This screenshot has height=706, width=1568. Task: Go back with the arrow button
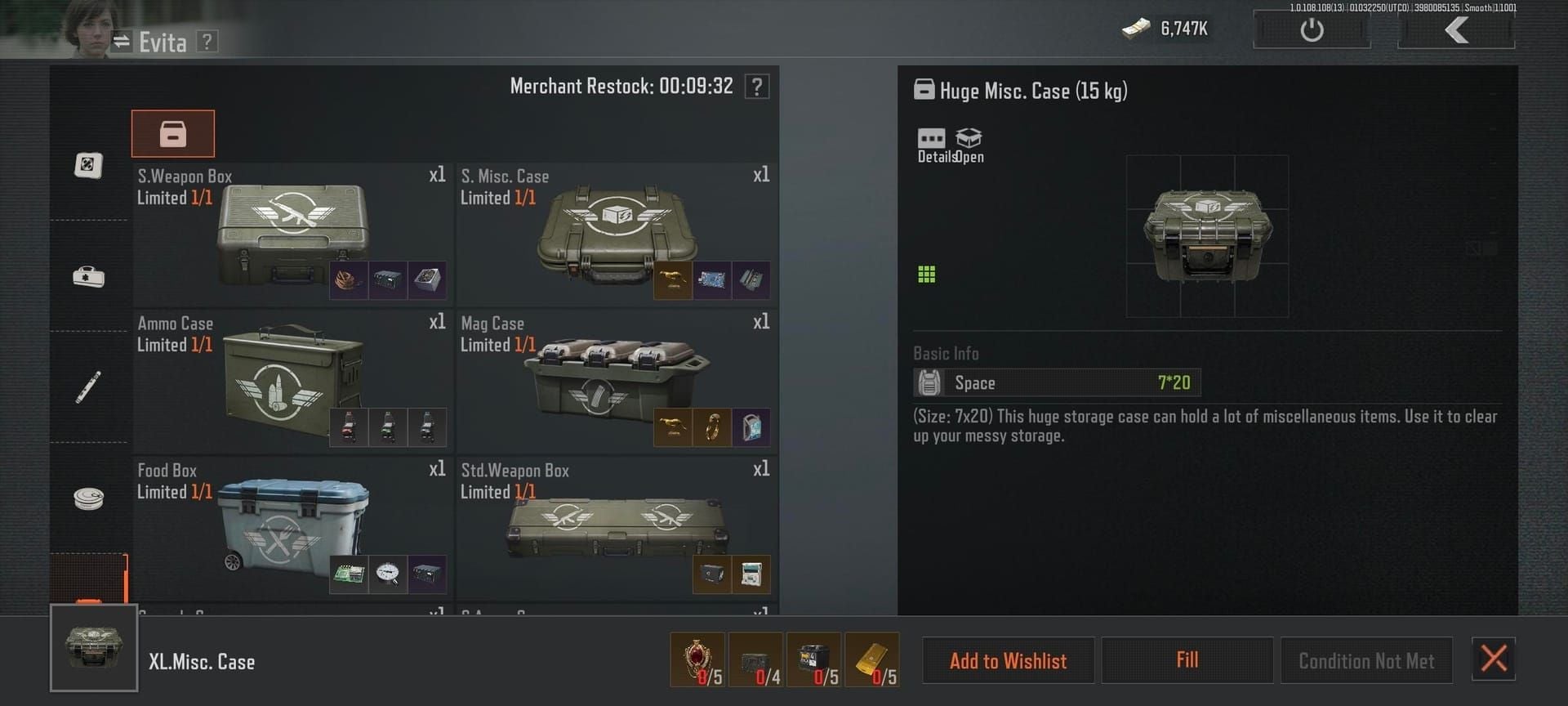pos(1456,30)
